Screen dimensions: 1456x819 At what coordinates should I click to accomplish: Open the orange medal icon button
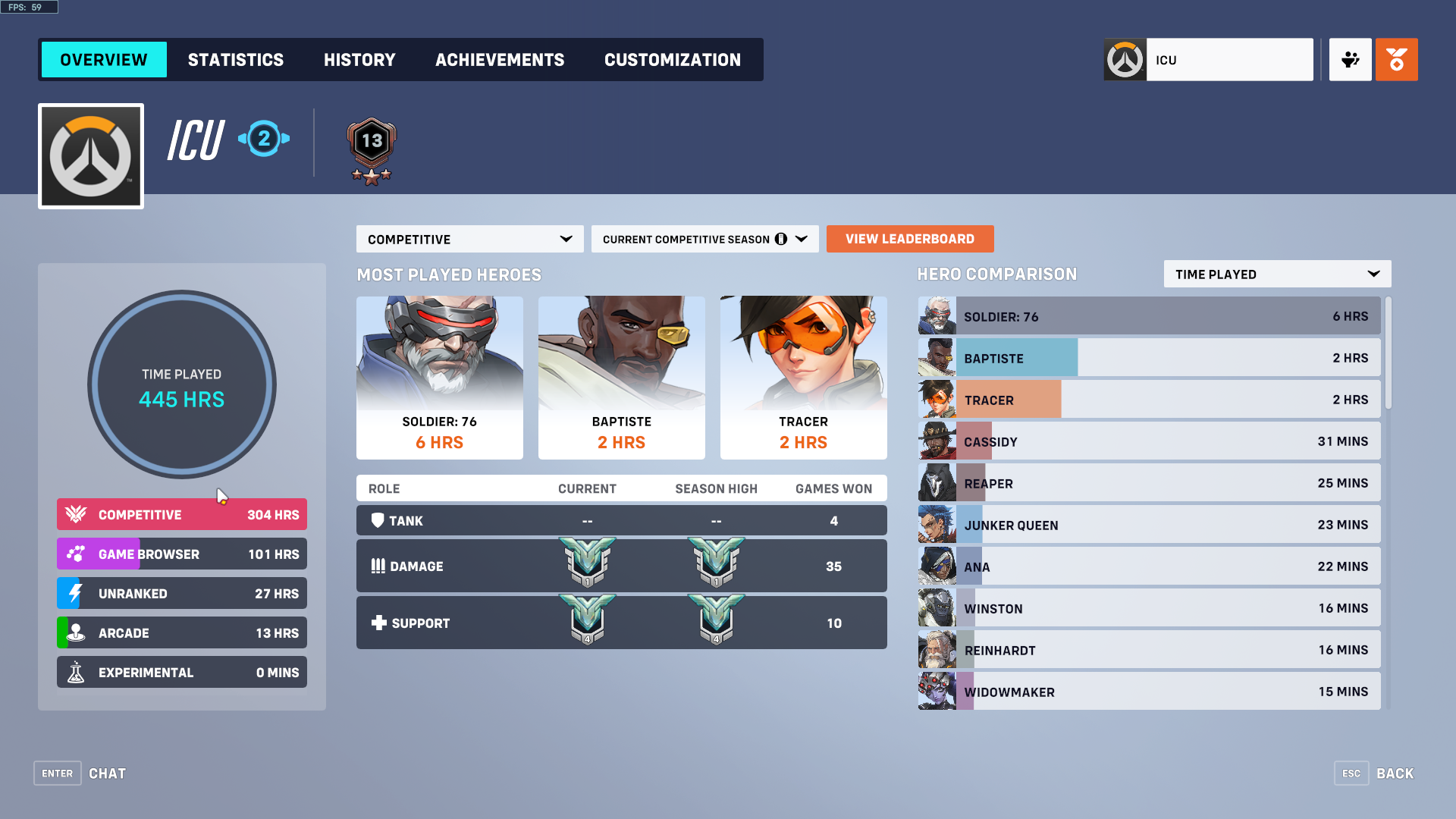tap(1396, 60)
